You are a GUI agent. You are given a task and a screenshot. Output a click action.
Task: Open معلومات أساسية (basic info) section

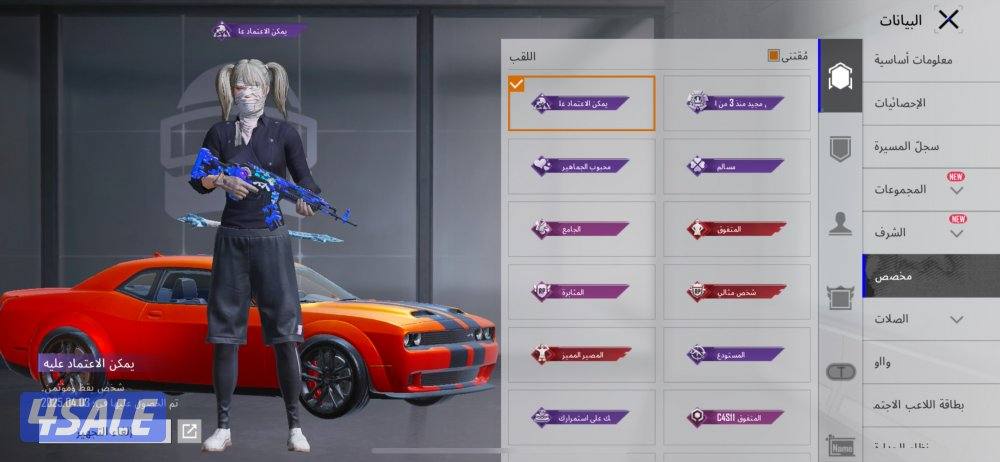point(913,60)
